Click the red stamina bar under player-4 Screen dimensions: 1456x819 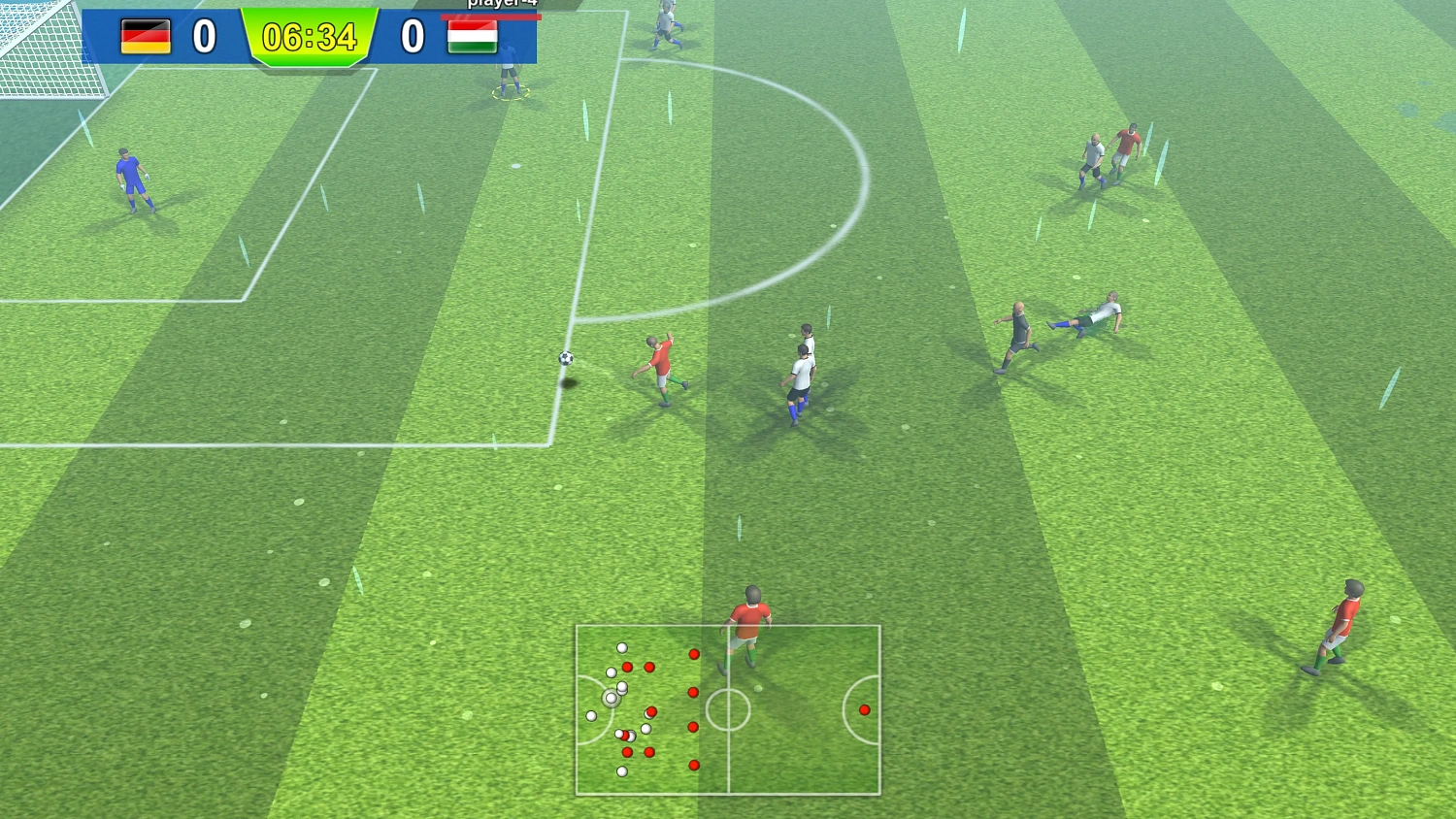491,16
